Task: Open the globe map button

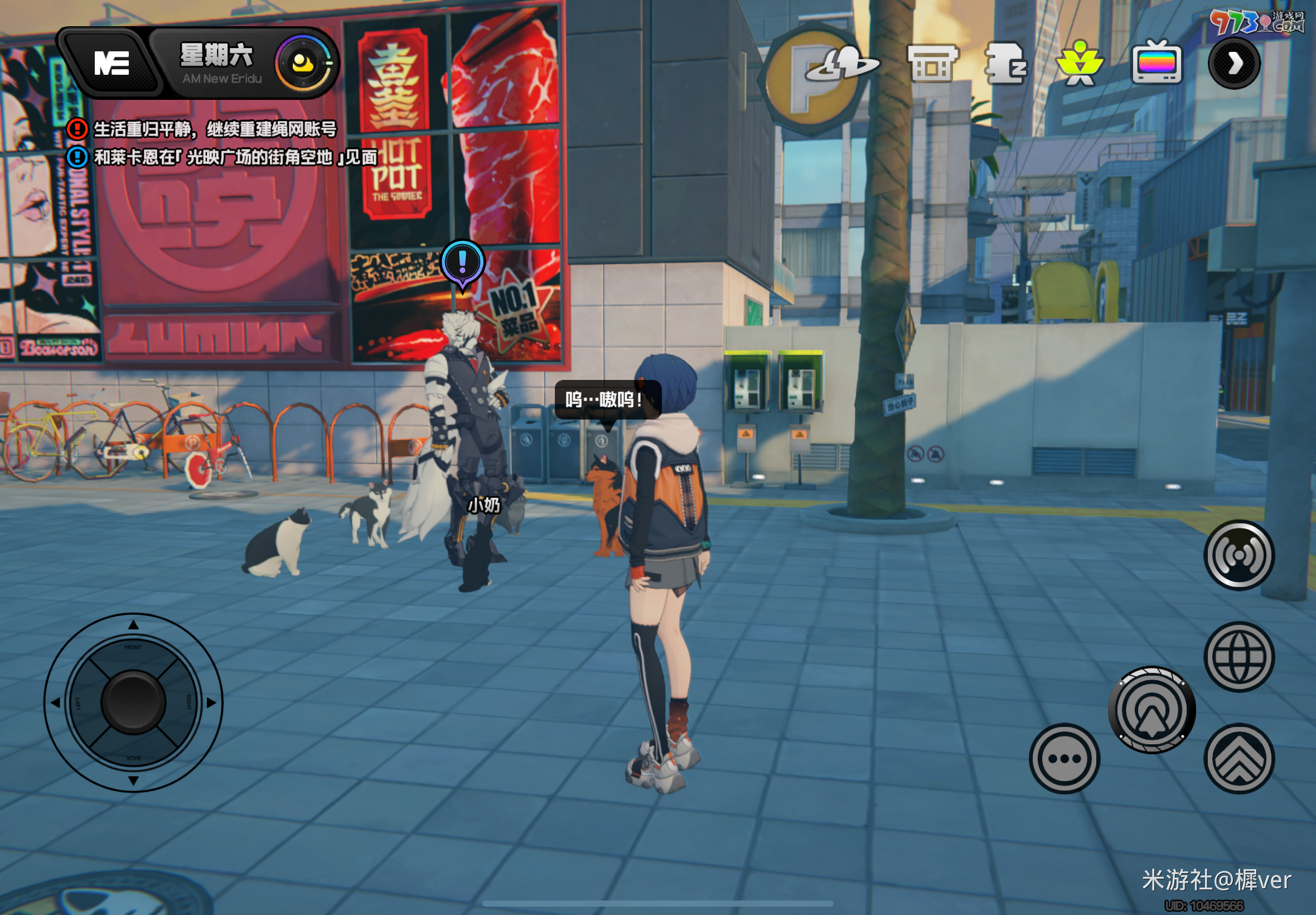Action: click(x=1238, y=657)
